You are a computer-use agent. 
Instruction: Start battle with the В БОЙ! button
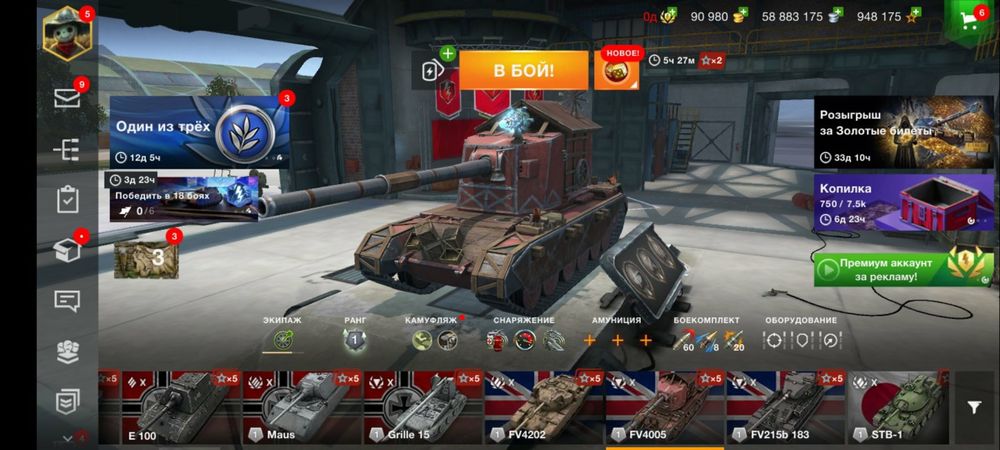click(523, 71)
